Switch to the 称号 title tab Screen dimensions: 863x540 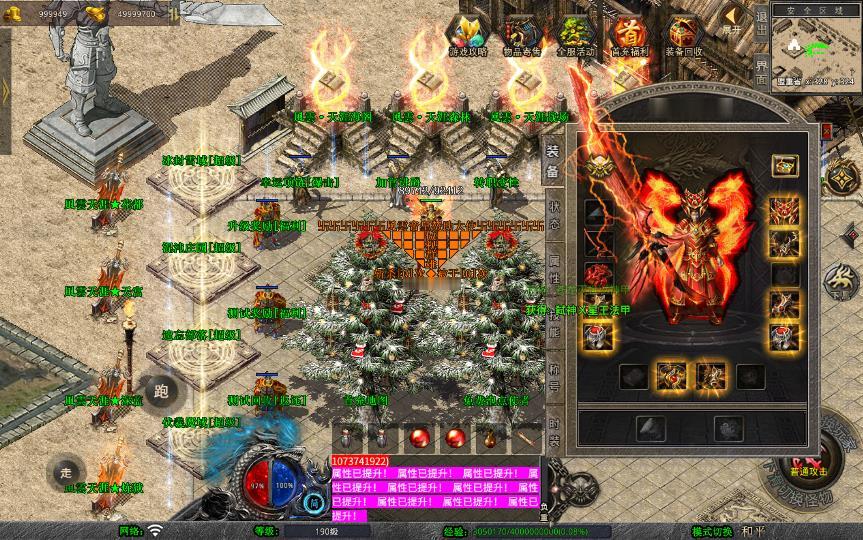[553, 377]
